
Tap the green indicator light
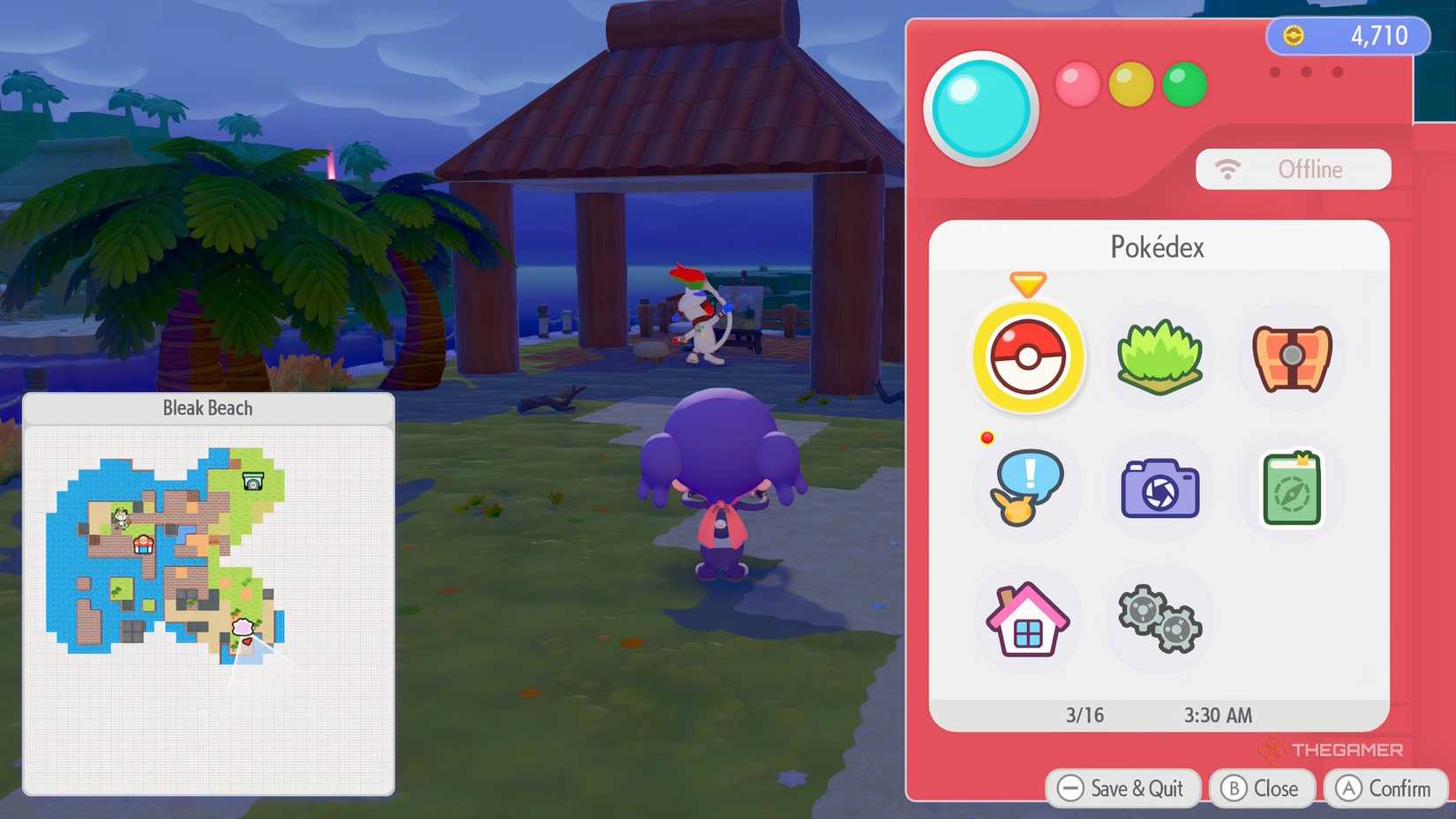click(1183, 85)
